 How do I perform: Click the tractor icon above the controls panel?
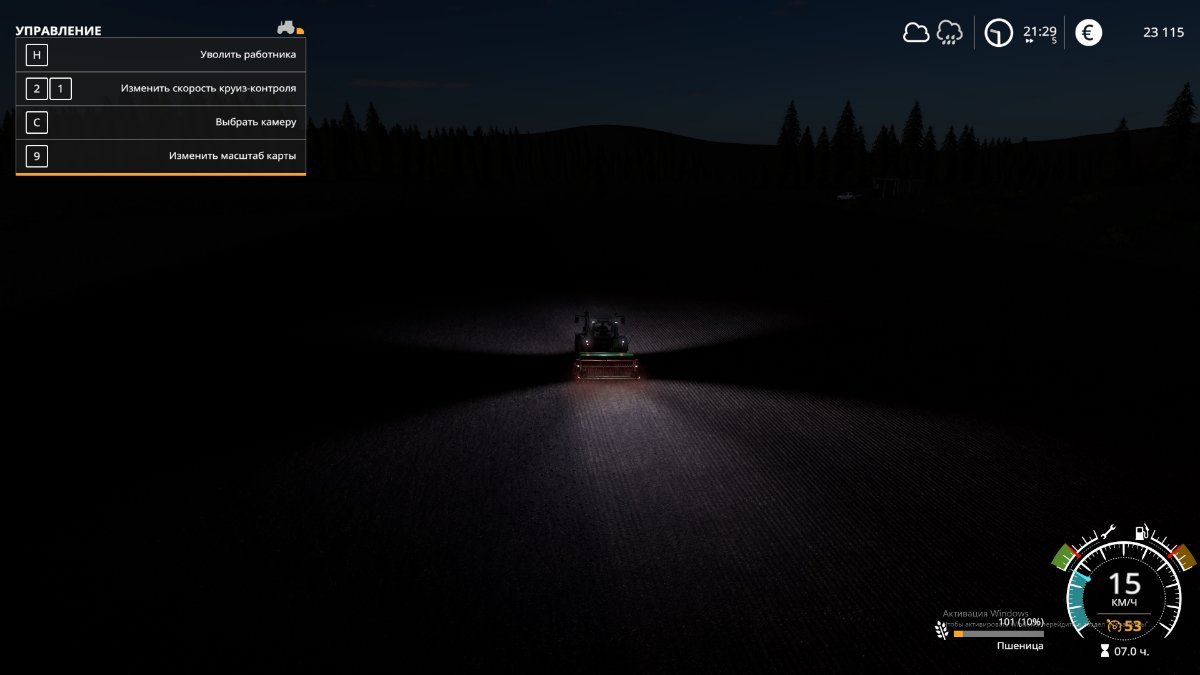pos(287,27)
